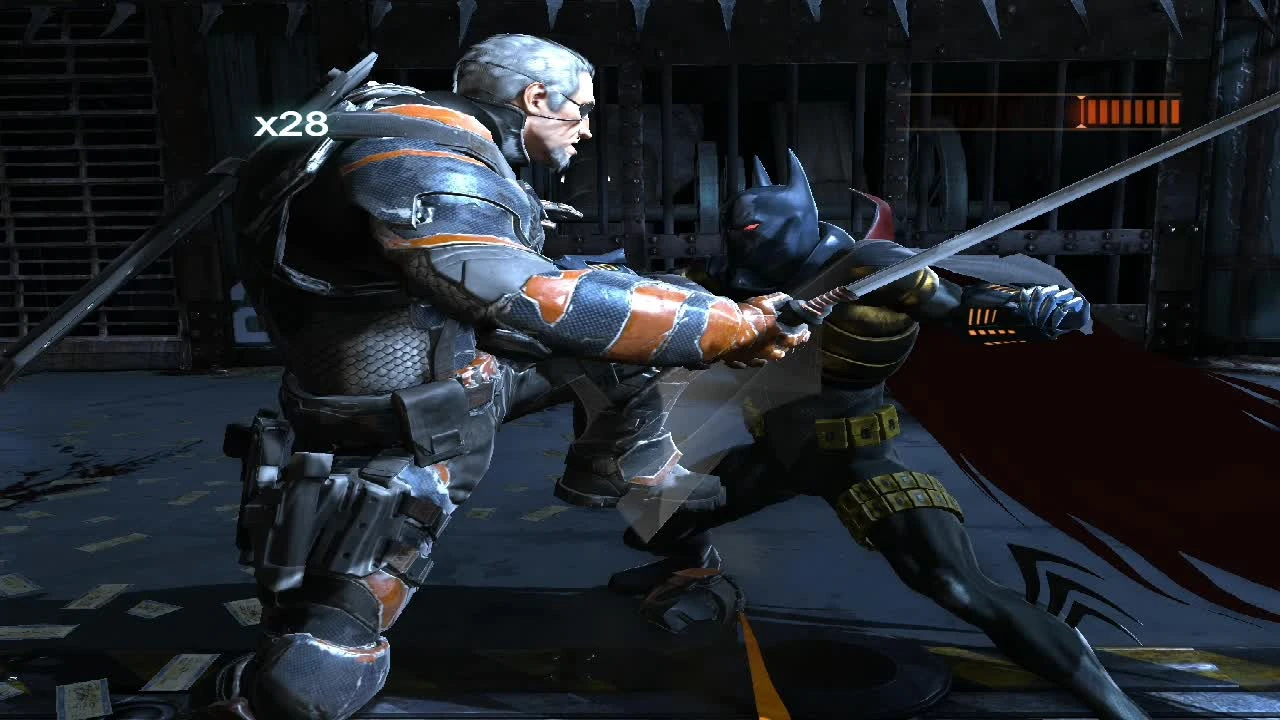Toggle the brightest meter segment near the arrow marker
1280x720 pixels.
(1083, 110)
